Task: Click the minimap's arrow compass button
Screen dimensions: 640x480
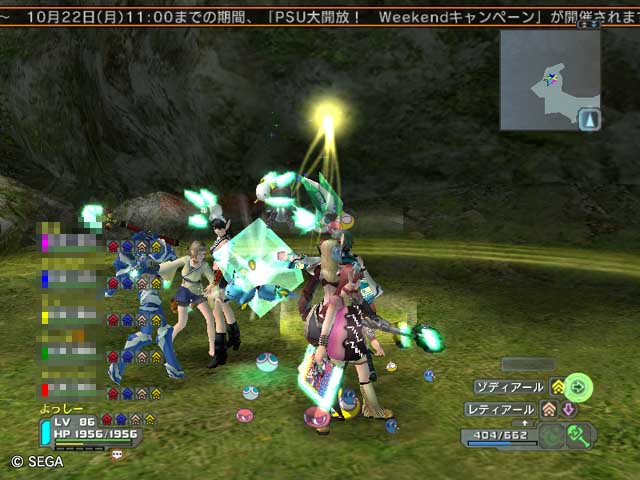Action: (590, 120)
